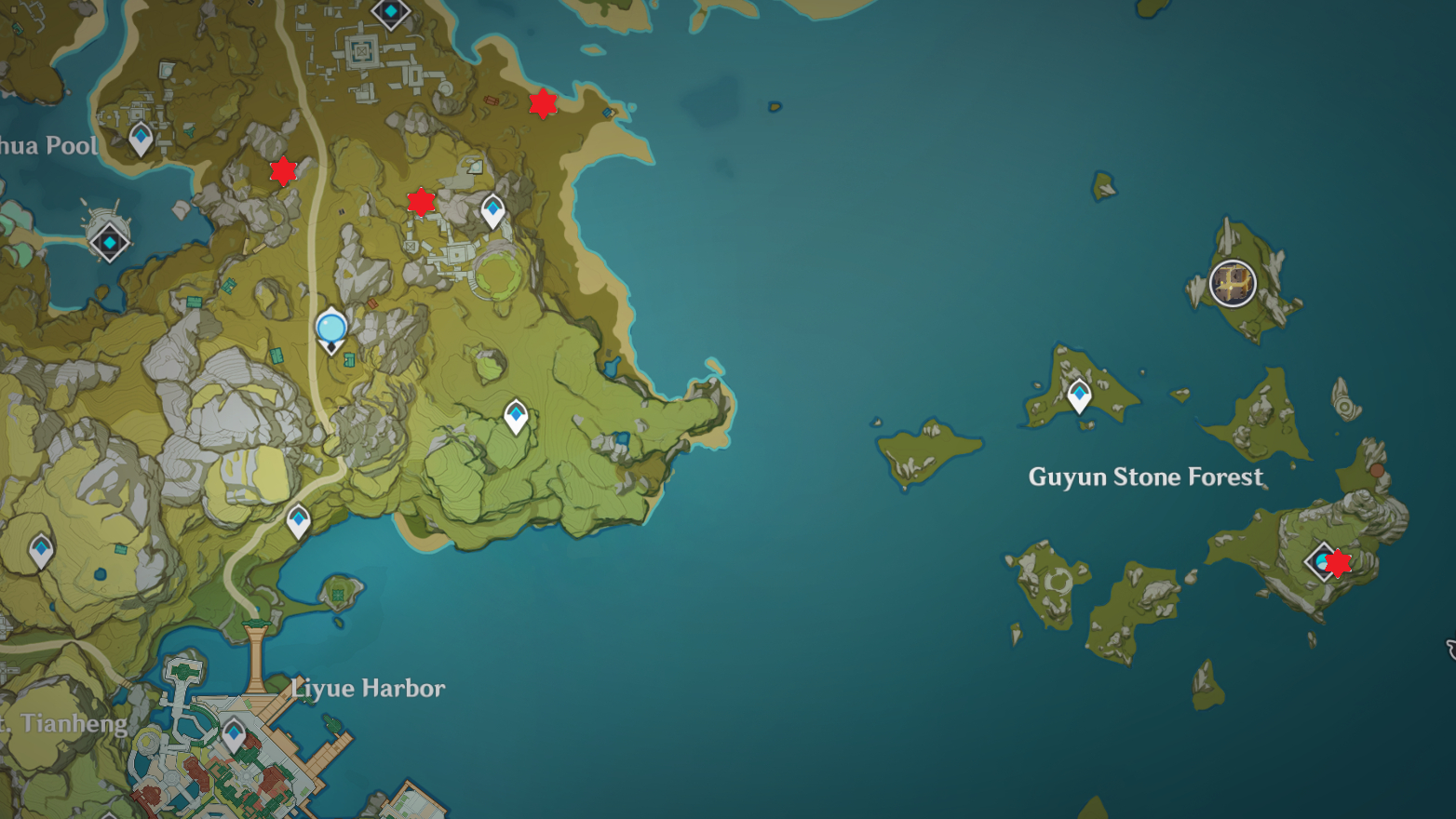Click the teleport waypoint on Guyun's western island

tap(1078, 396)
